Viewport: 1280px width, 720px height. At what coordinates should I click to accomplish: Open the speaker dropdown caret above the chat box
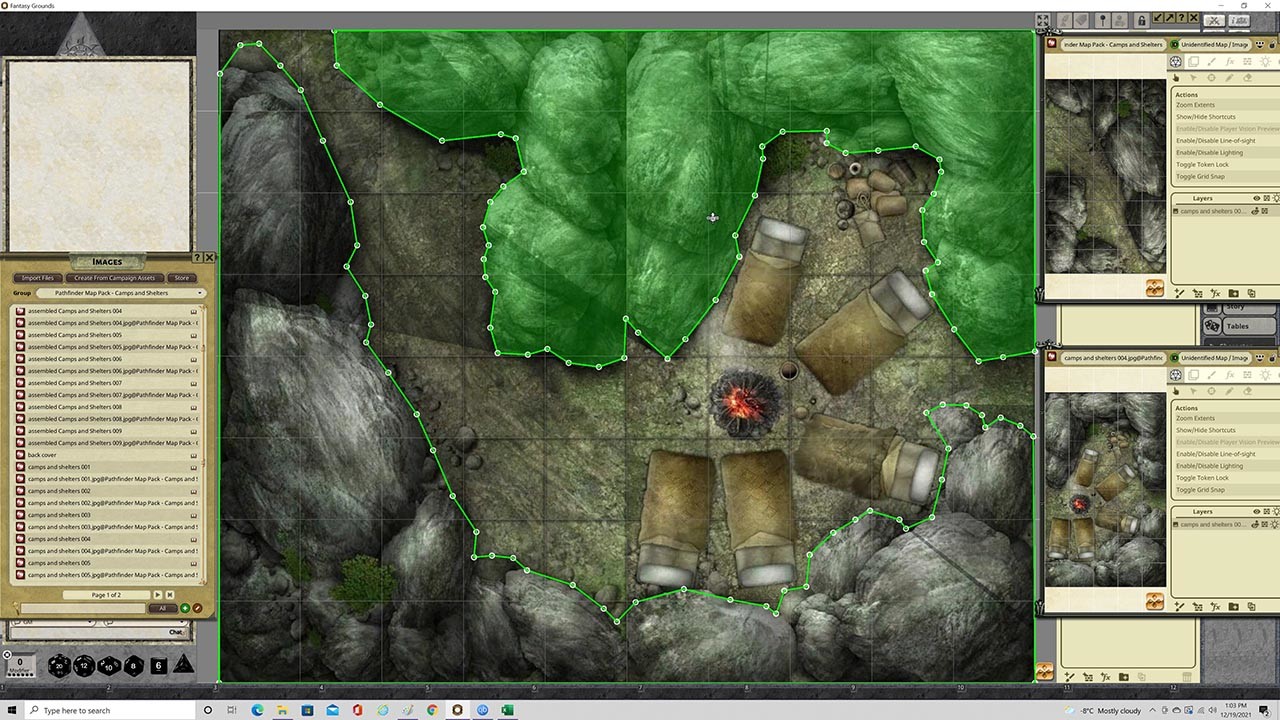[x=92, y=621]
